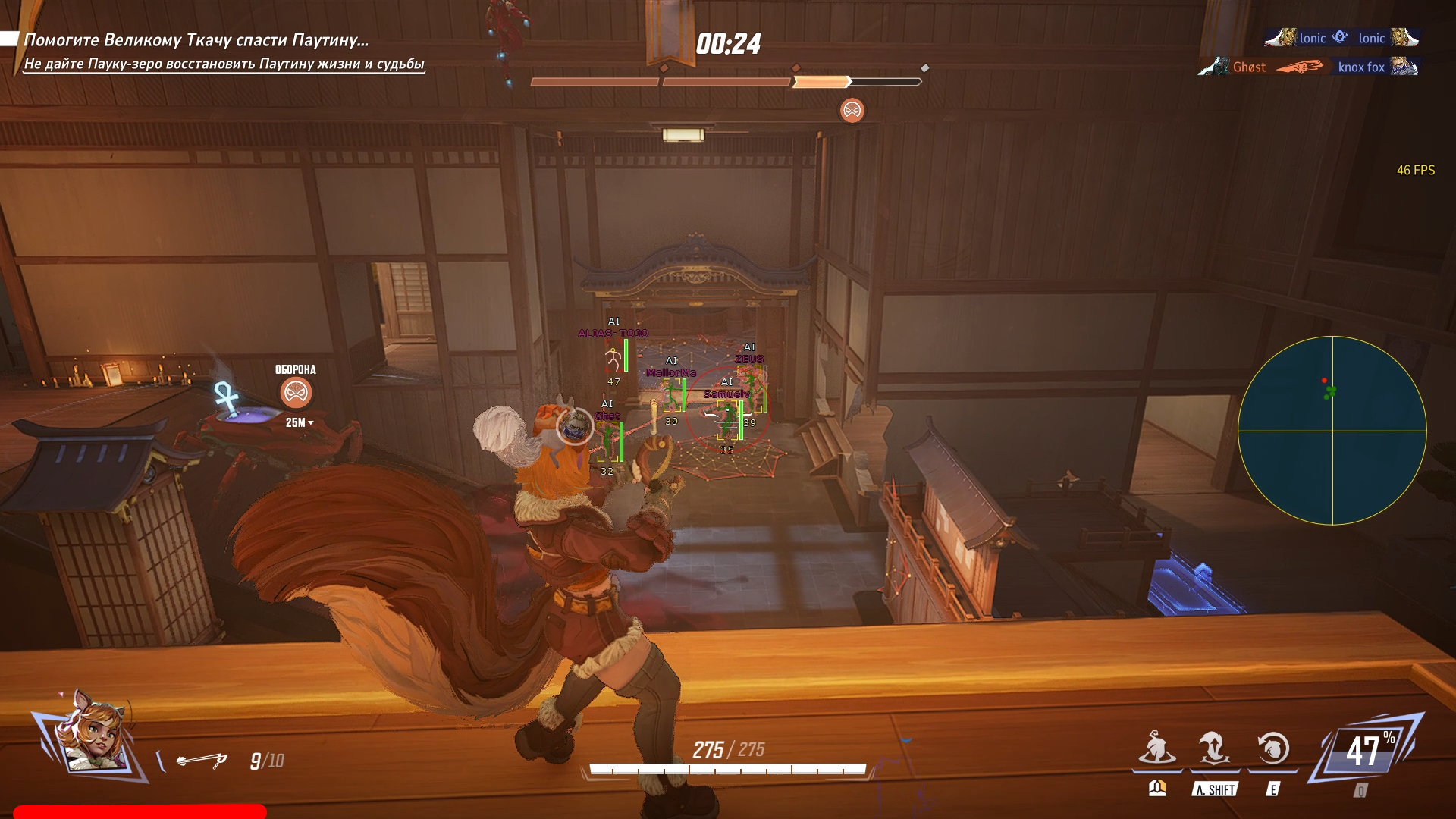Click Ghøst in the kill feed
1456x819 pixels.
pos(1249,67)
